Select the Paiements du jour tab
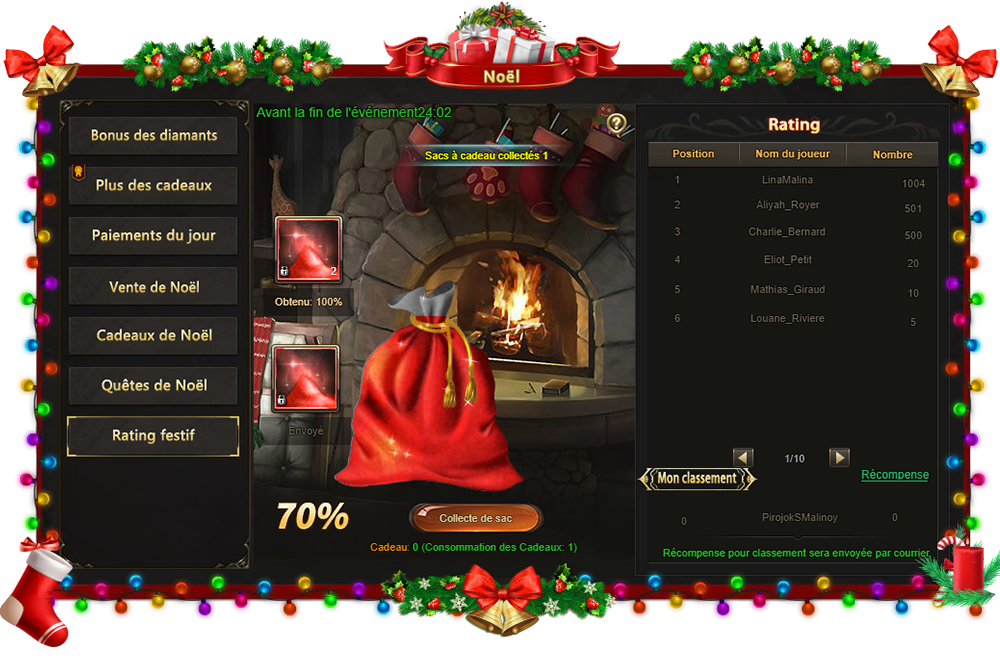1000x664 pixels. 153,236
